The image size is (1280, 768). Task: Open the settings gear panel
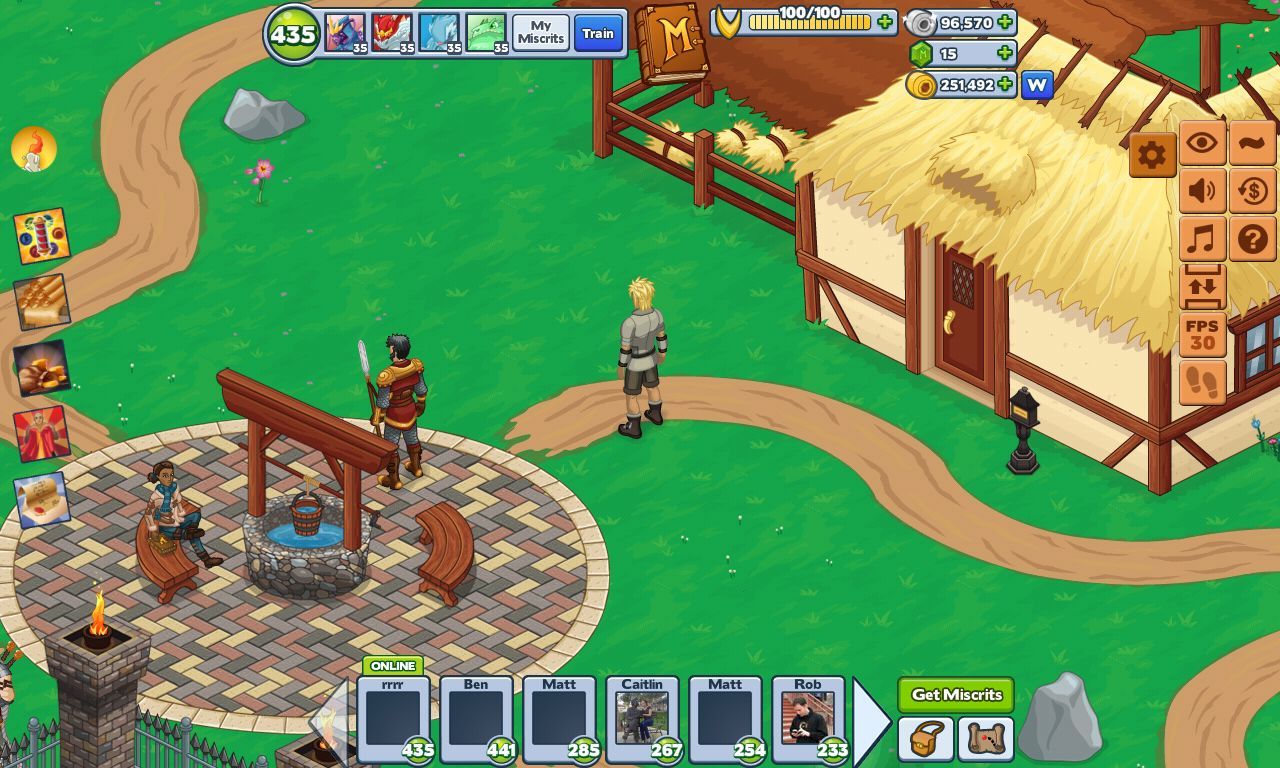(x=1152, y=154)
